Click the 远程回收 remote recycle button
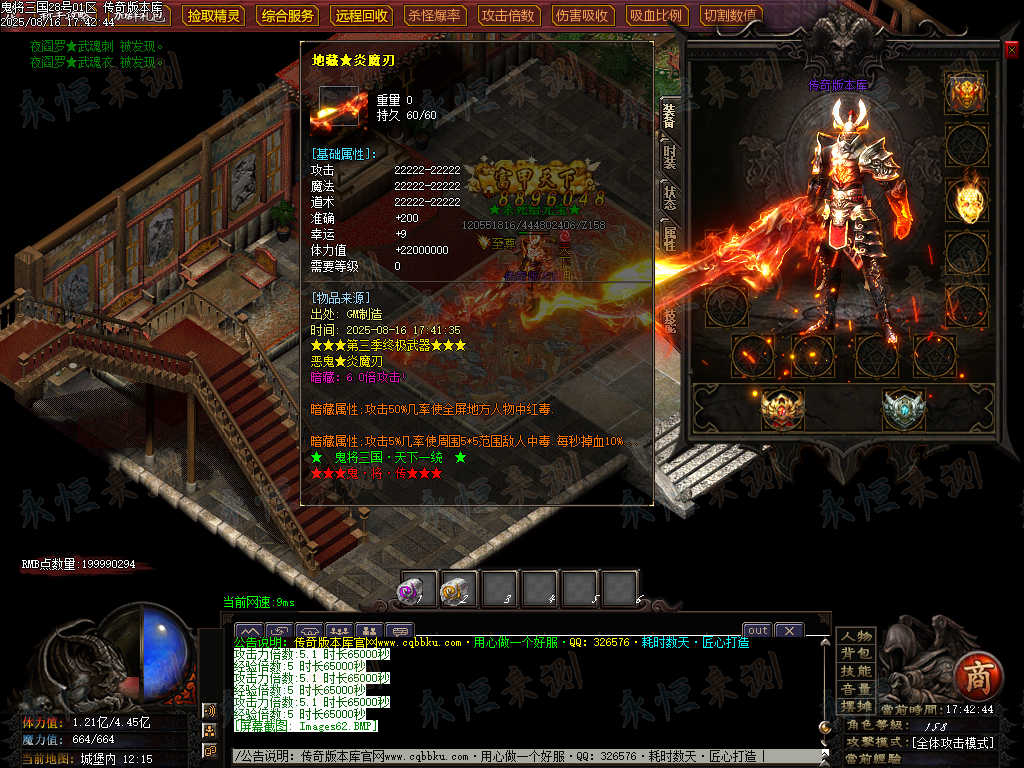The width and height of the screenshot is (1024, 768). click(x=361, y=16)
